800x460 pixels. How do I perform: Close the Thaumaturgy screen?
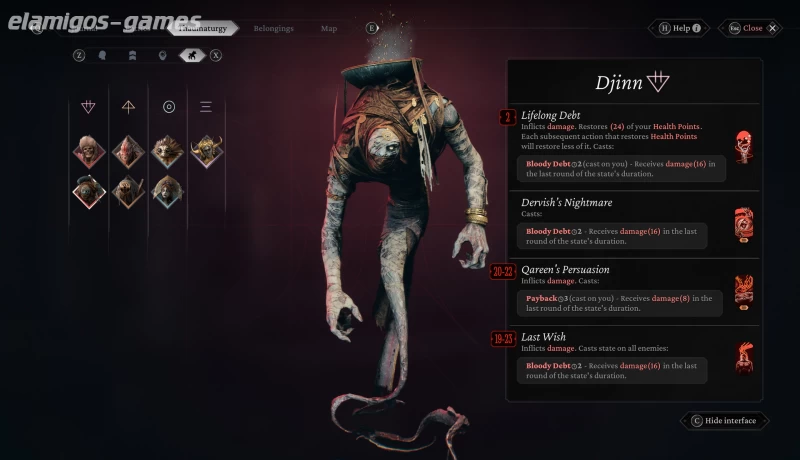(752, 28)
